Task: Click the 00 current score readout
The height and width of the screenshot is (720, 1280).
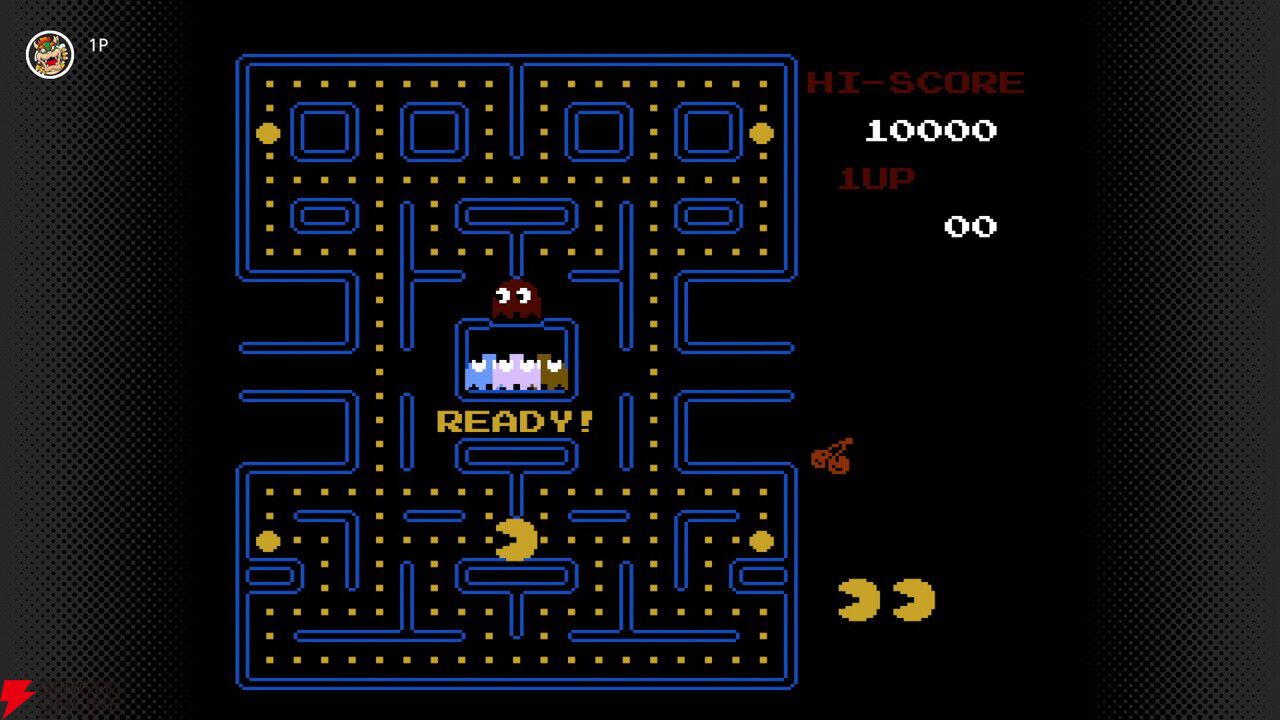Action: pyautogui.click(x=972, y=226)
